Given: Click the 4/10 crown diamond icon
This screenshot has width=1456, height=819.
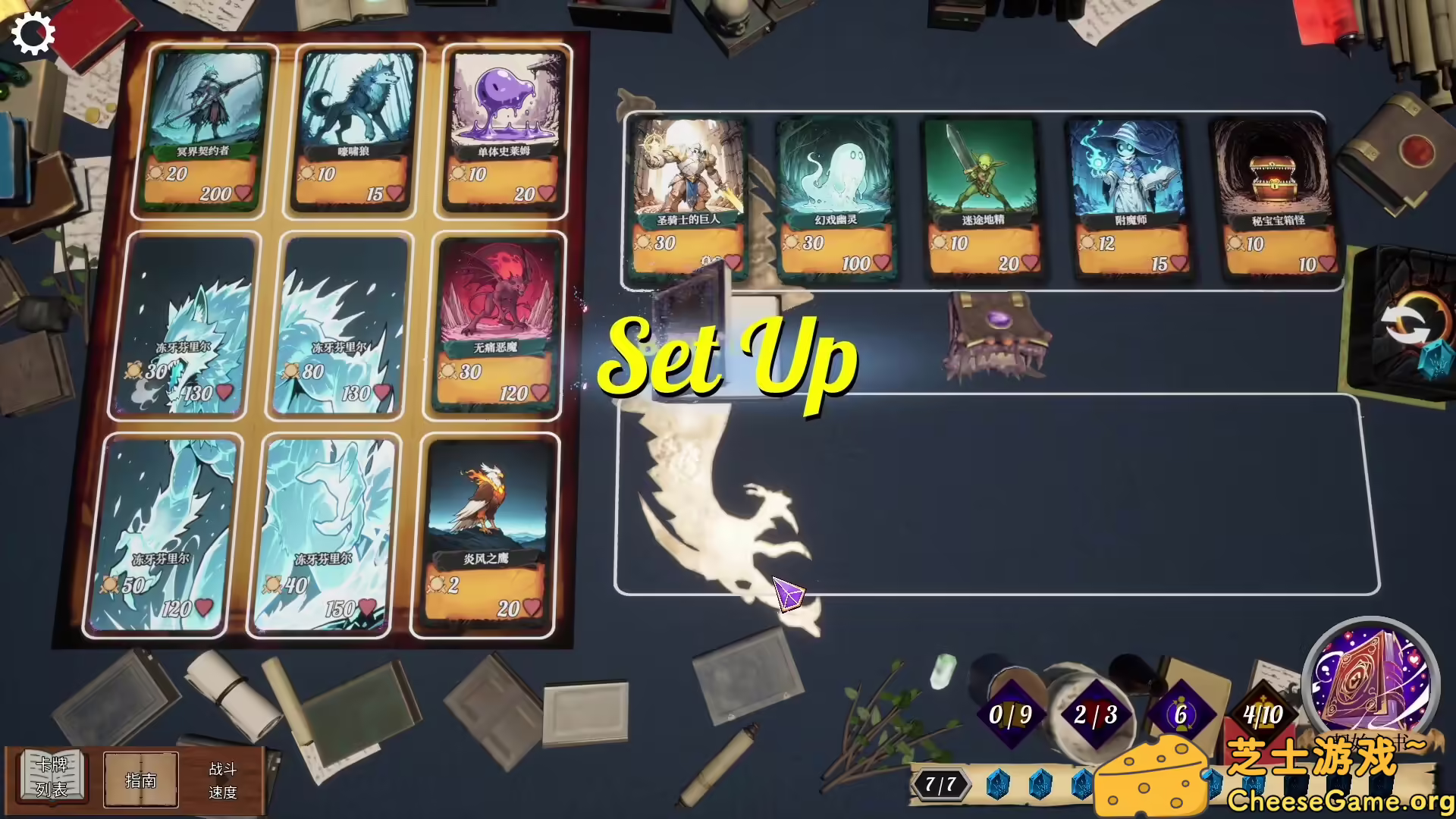Looking at the screenshot, I should point(1263,713).
